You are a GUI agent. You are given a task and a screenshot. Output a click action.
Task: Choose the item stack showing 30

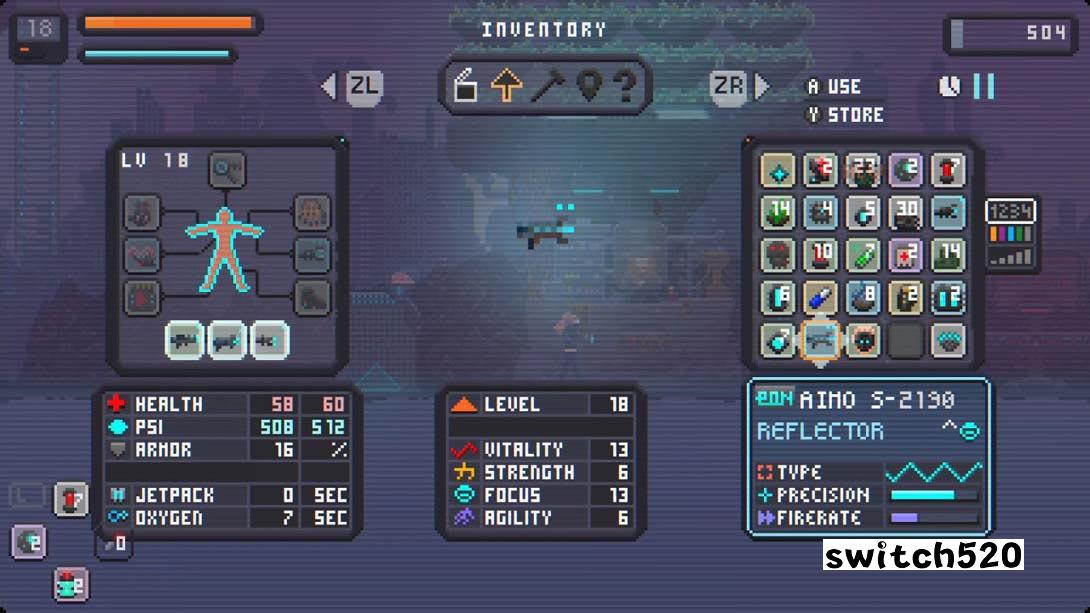(x=906, y=212)
